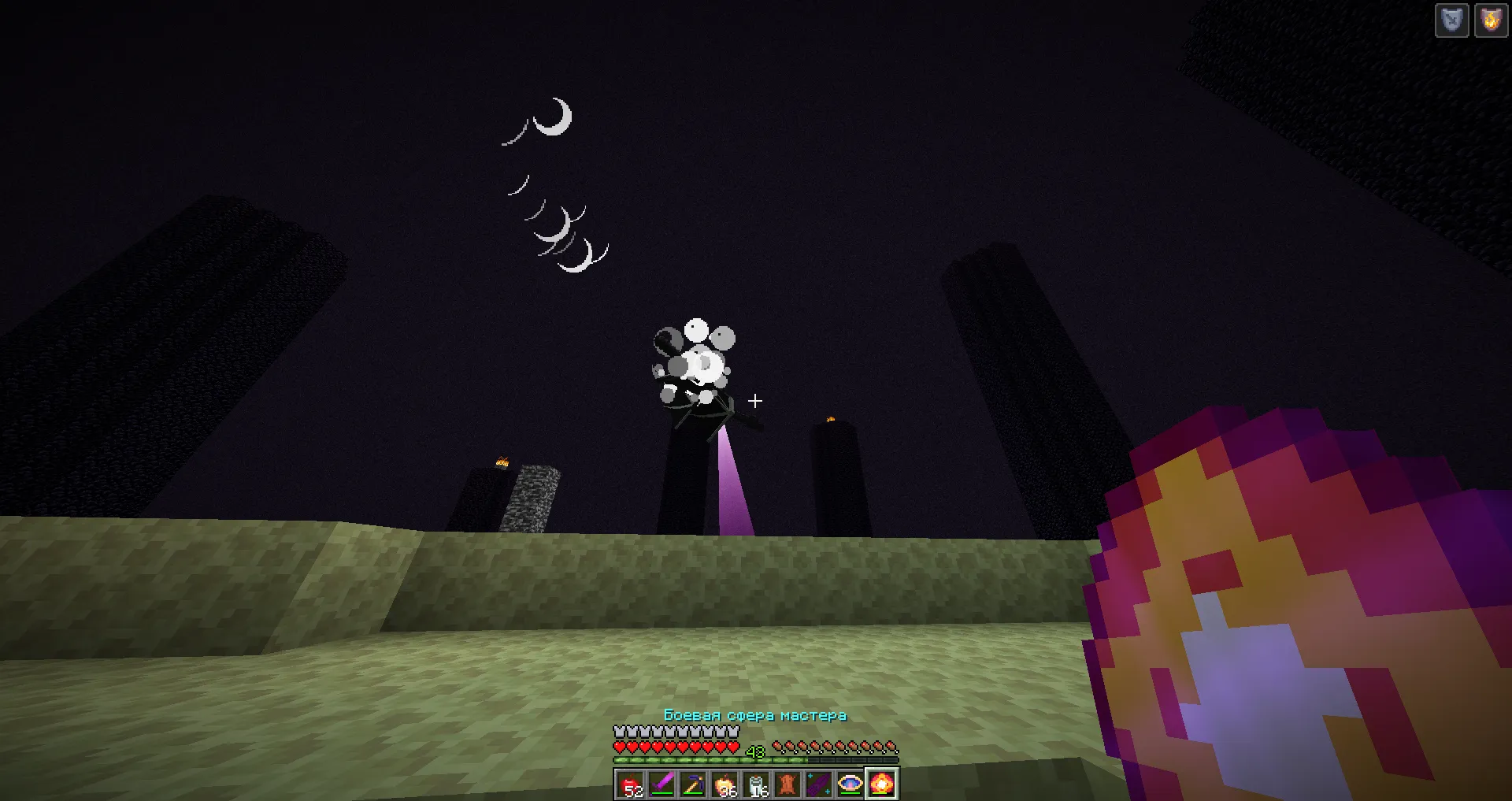Click the crosshair at screen center
Viewport: 1512px width, 801px height.
[x=755, y=400]
